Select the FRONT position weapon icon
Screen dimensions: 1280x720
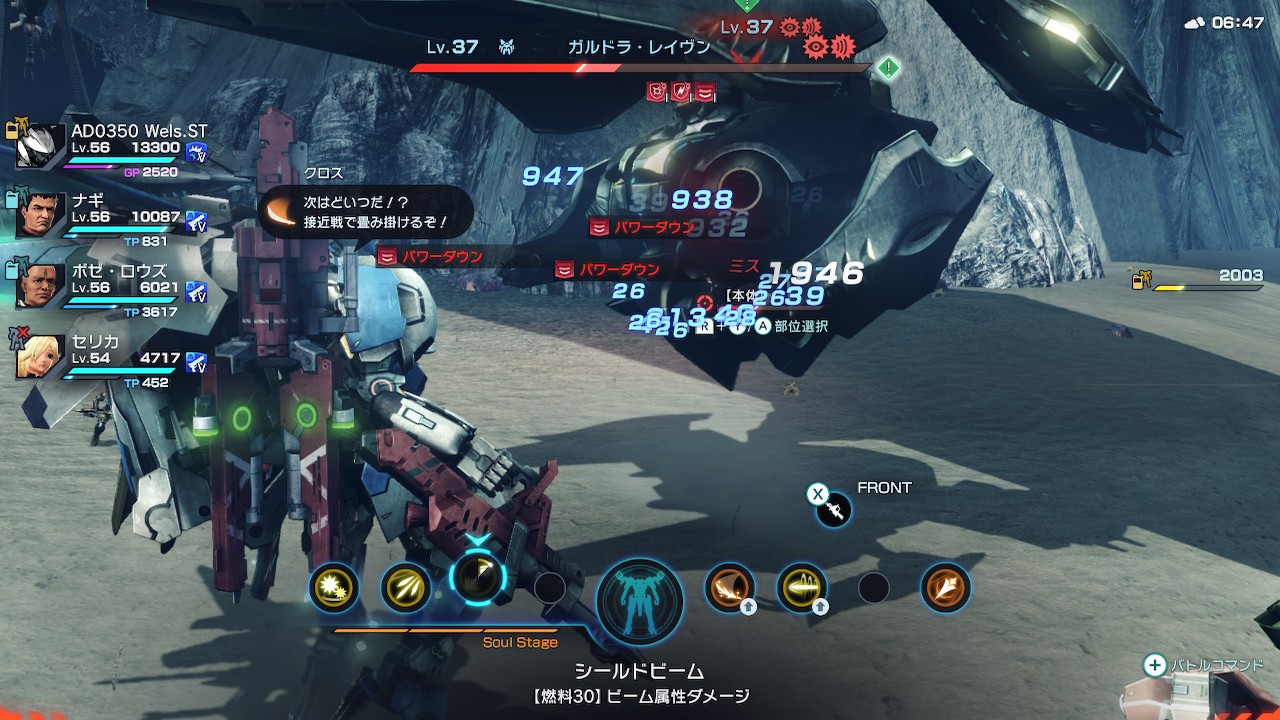point(833,510)
